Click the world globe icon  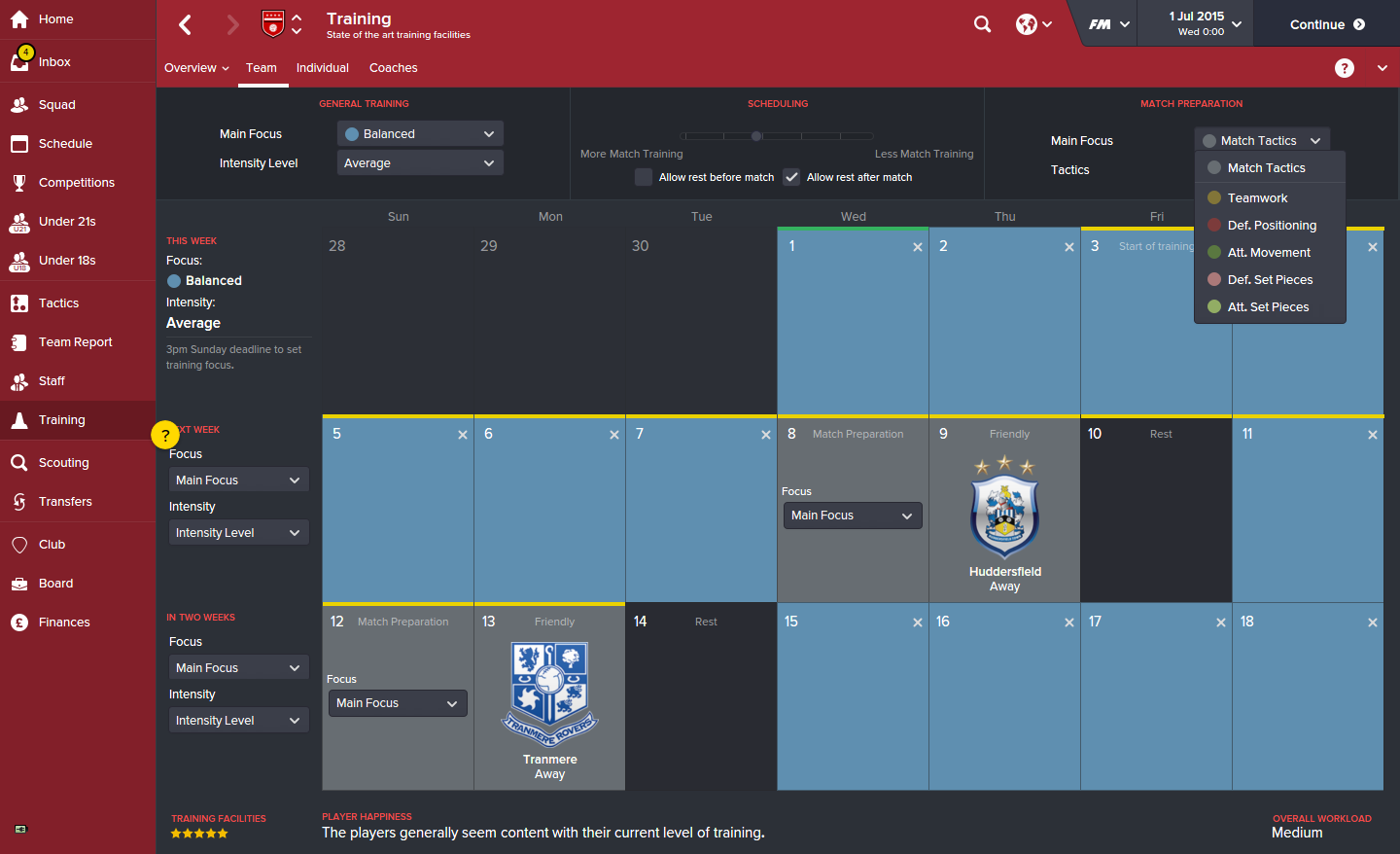[x=1028, y=23]
